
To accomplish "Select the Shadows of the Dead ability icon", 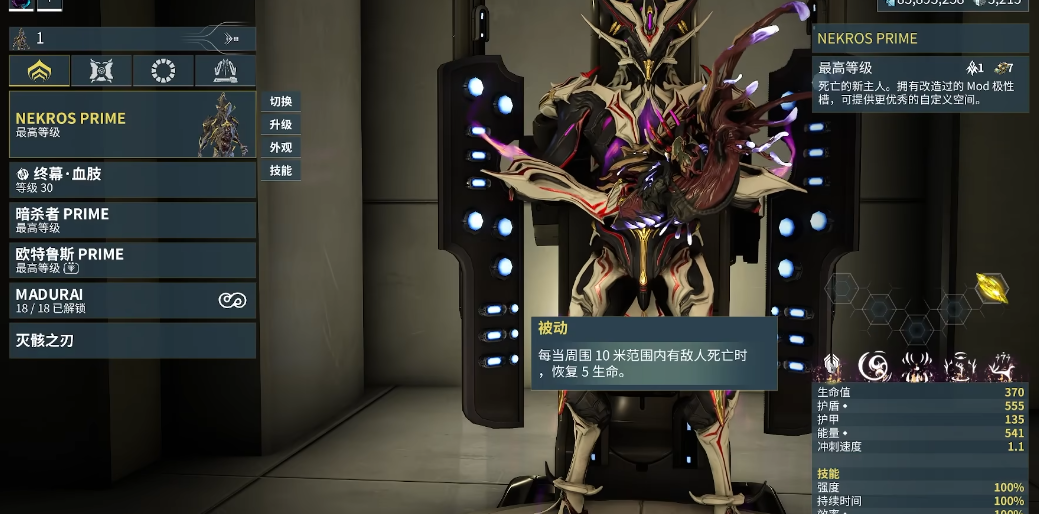I will click(x=1001, y=368).
